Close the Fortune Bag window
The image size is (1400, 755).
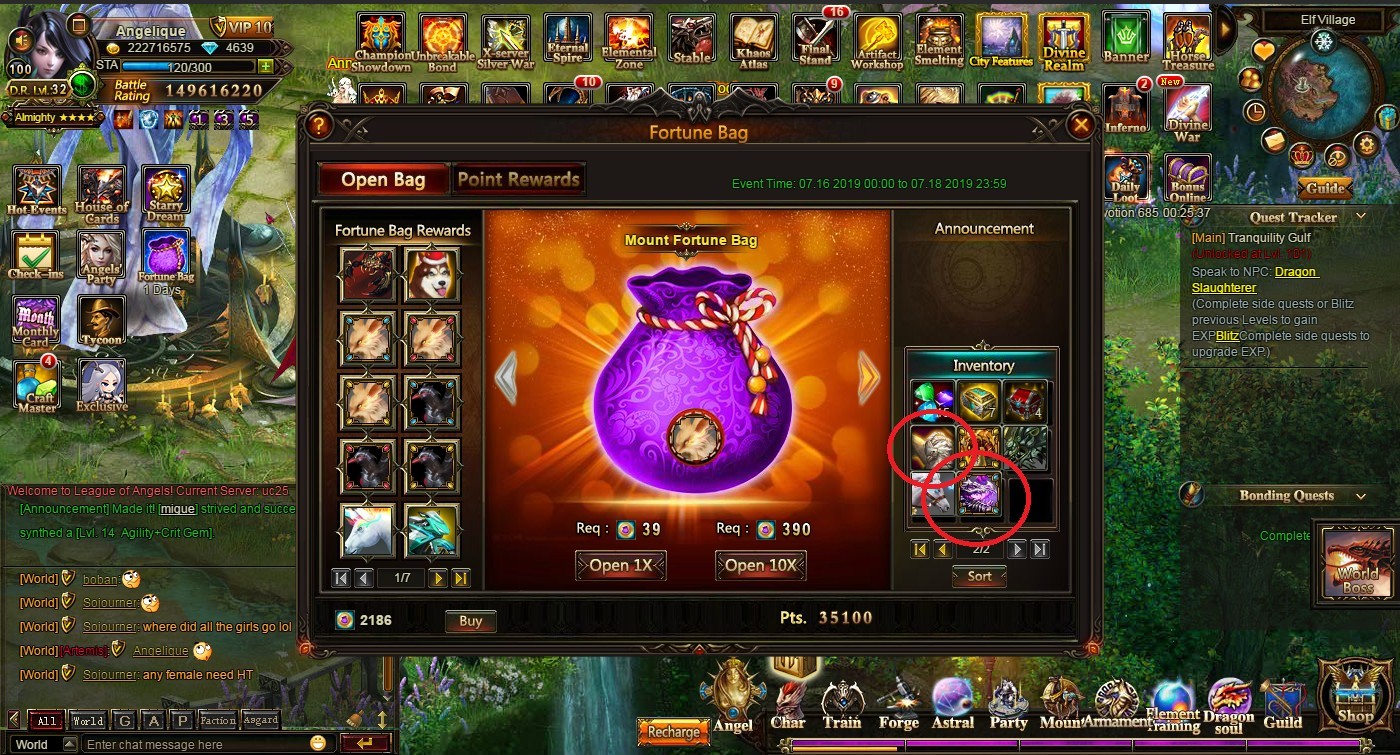click(1080, 126)
